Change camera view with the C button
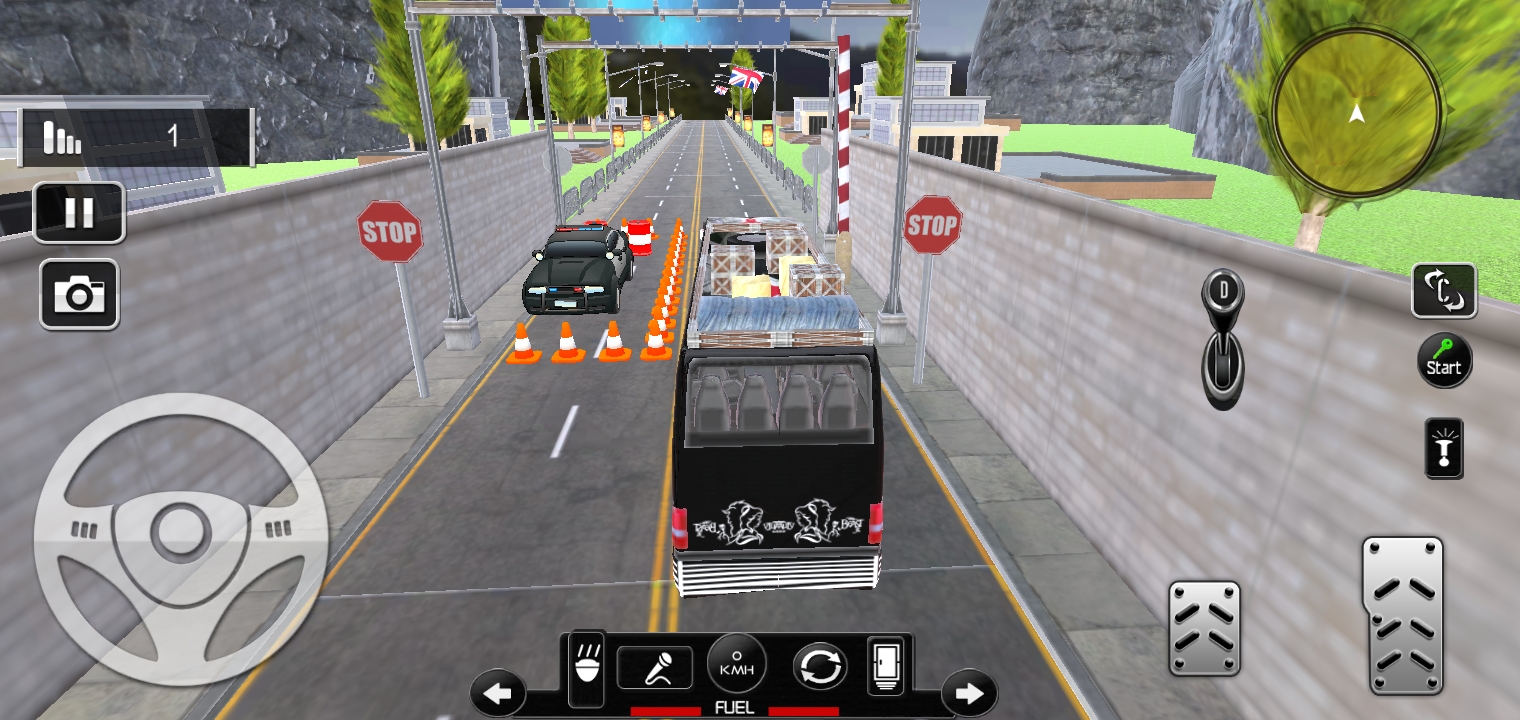This screenshot has height=720, width=1520. click(1444, 291)
